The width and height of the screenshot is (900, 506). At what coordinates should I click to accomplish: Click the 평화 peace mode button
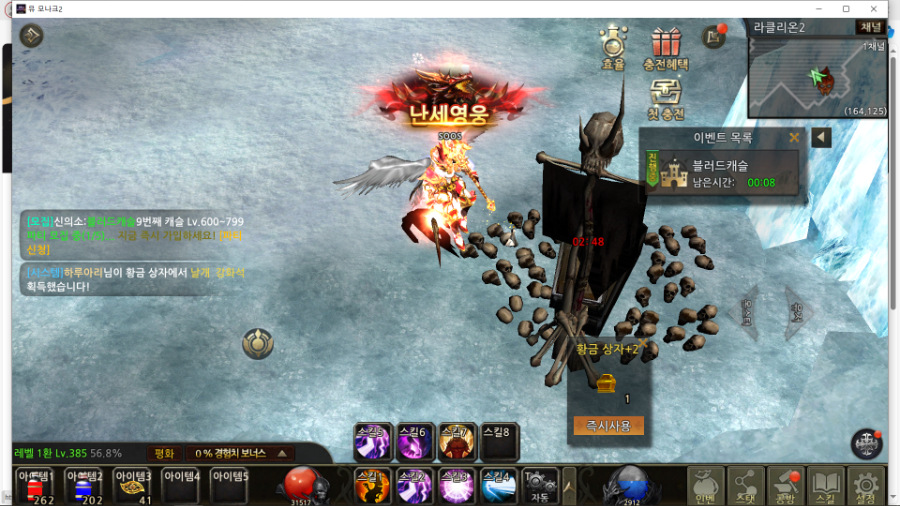click(164, 453)
